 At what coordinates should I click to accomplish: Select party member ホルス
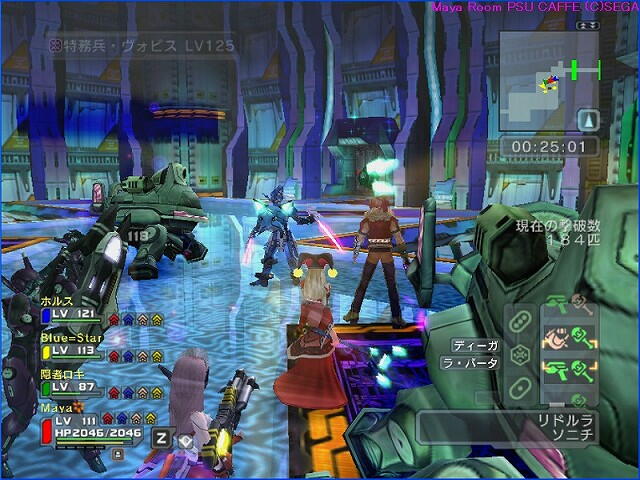pos(58,299)
